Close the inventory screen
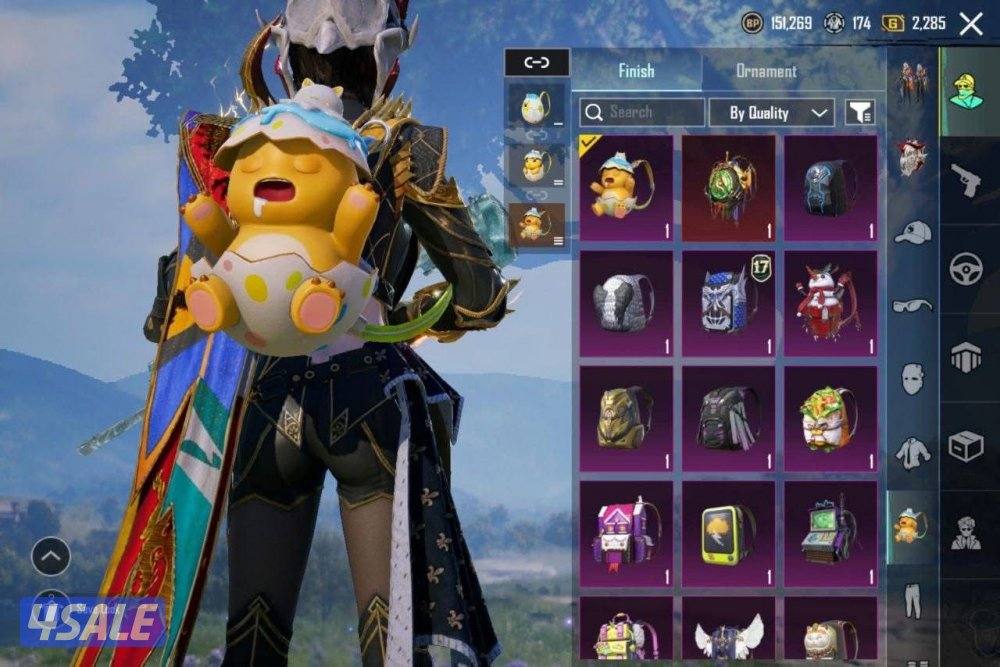Image resolution: width=1000 pixels, height=667 pixels. [x=970, y=24]
